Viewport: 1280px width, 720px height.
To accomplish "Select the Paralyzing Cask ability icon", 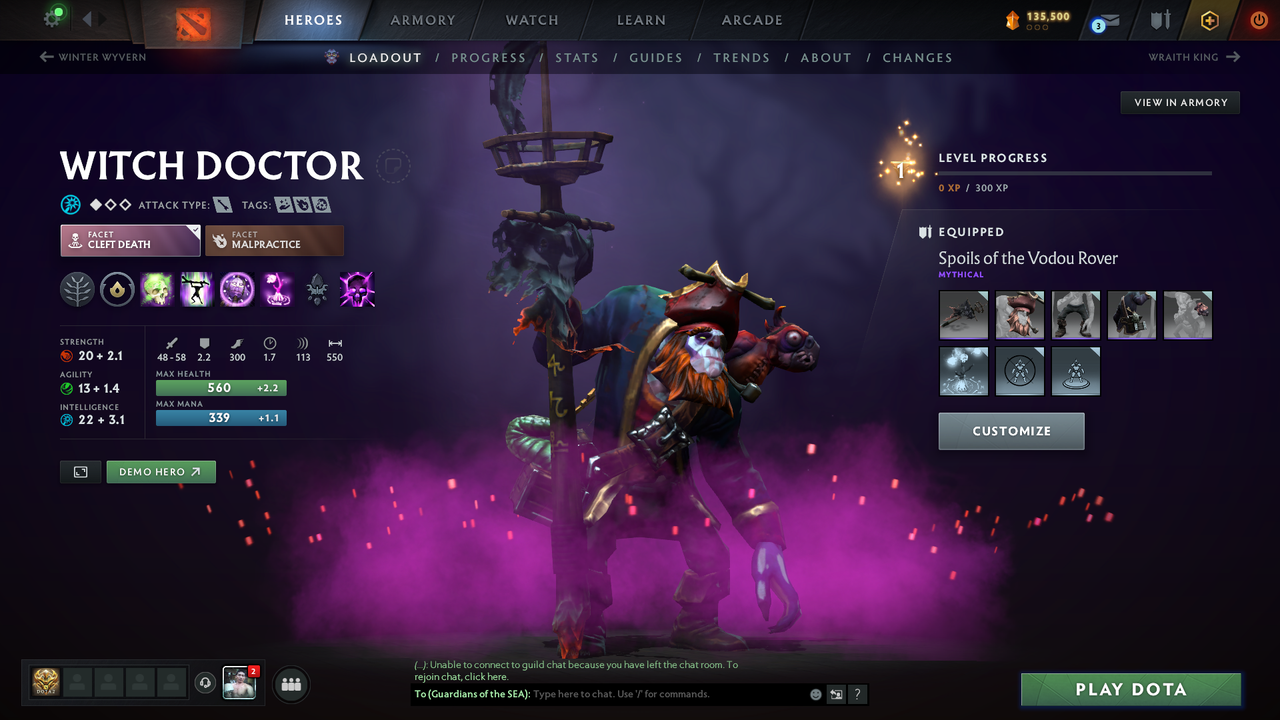I will click(x=157, y=289).
